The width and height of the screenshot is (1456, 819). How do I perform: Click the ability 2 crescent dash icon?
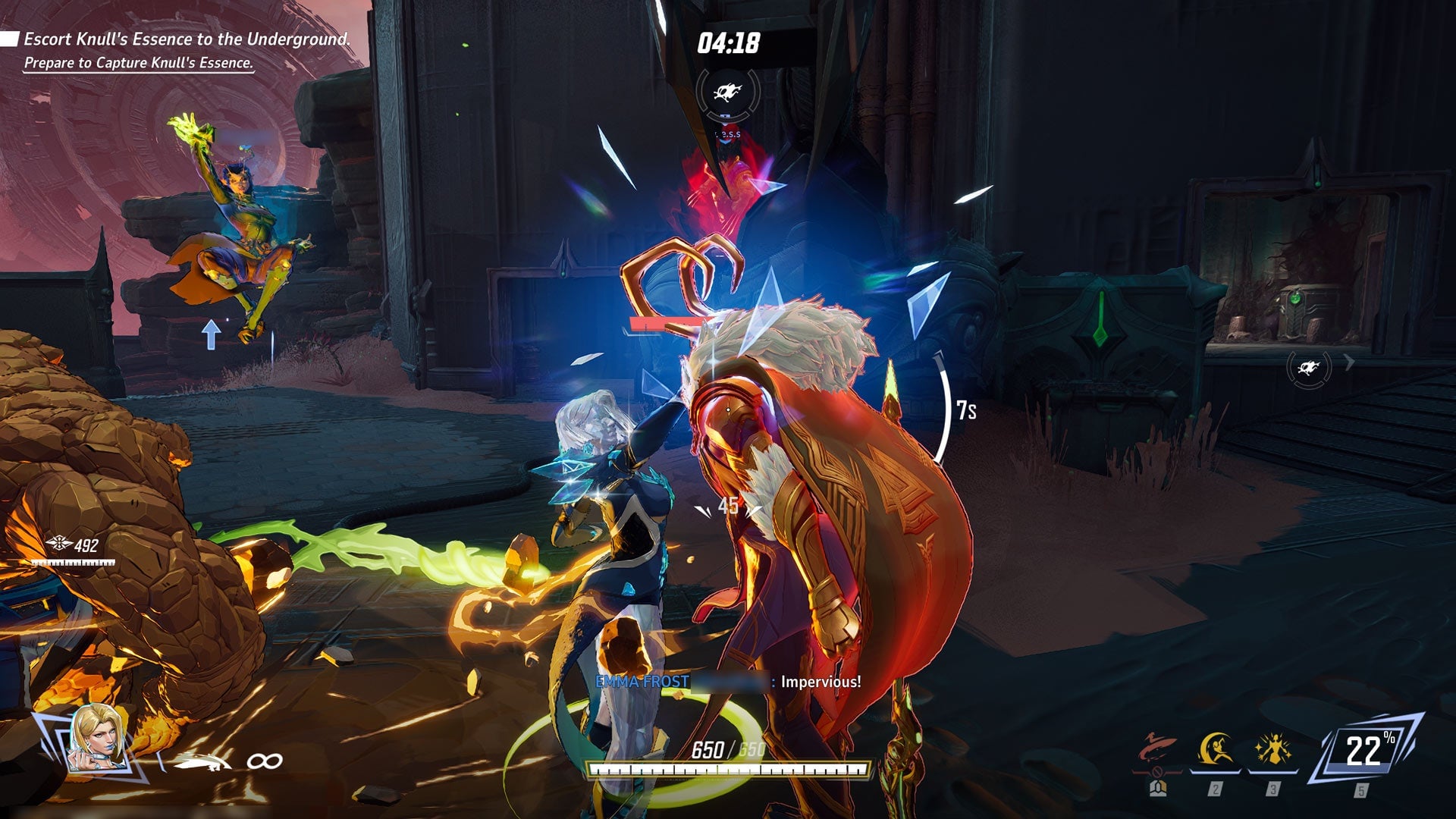point(1217,747)
